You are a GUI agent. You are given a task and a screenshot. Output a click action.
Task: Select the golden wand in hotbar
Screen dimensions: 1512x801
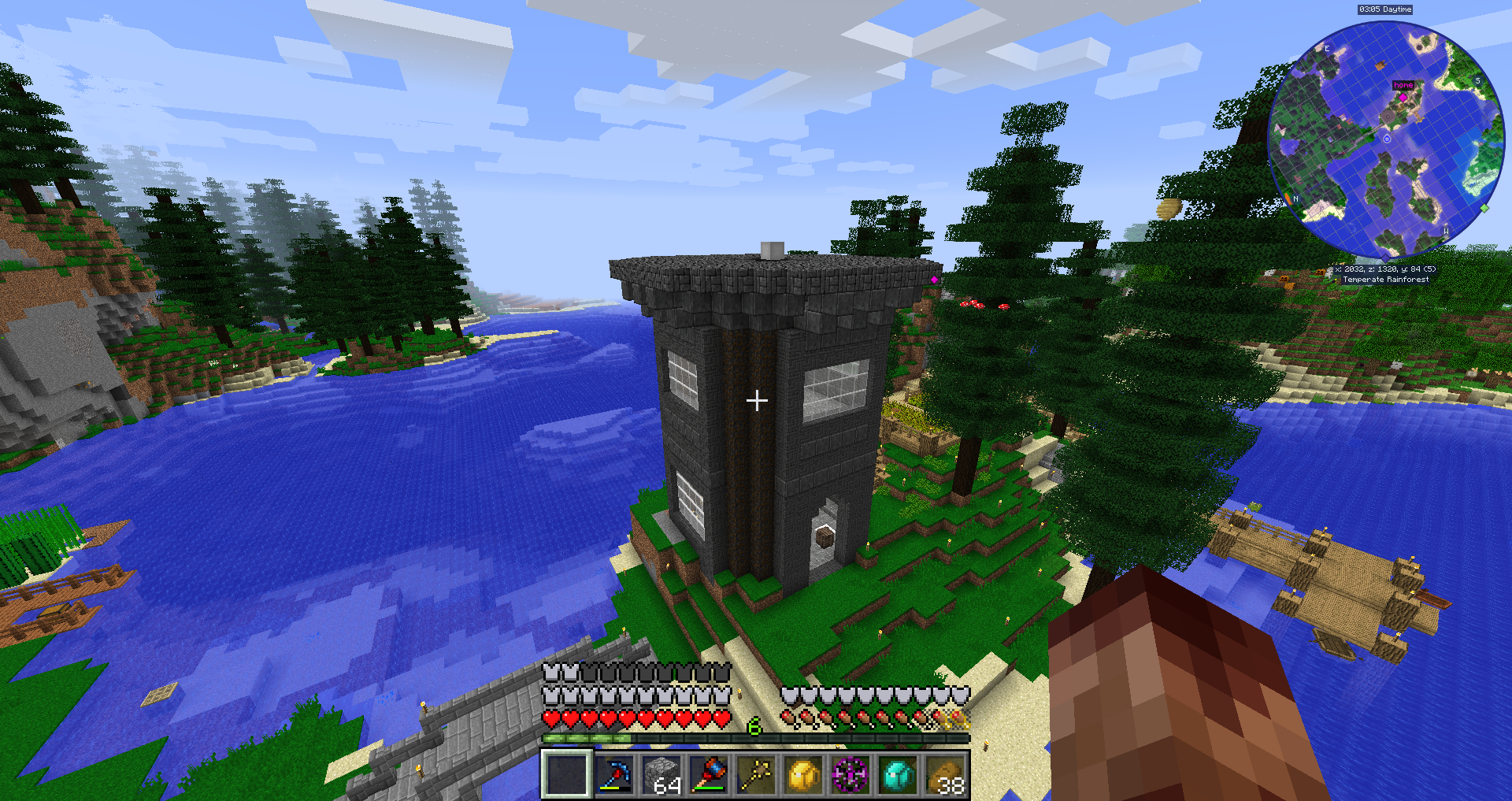click(x=756, y=774)
